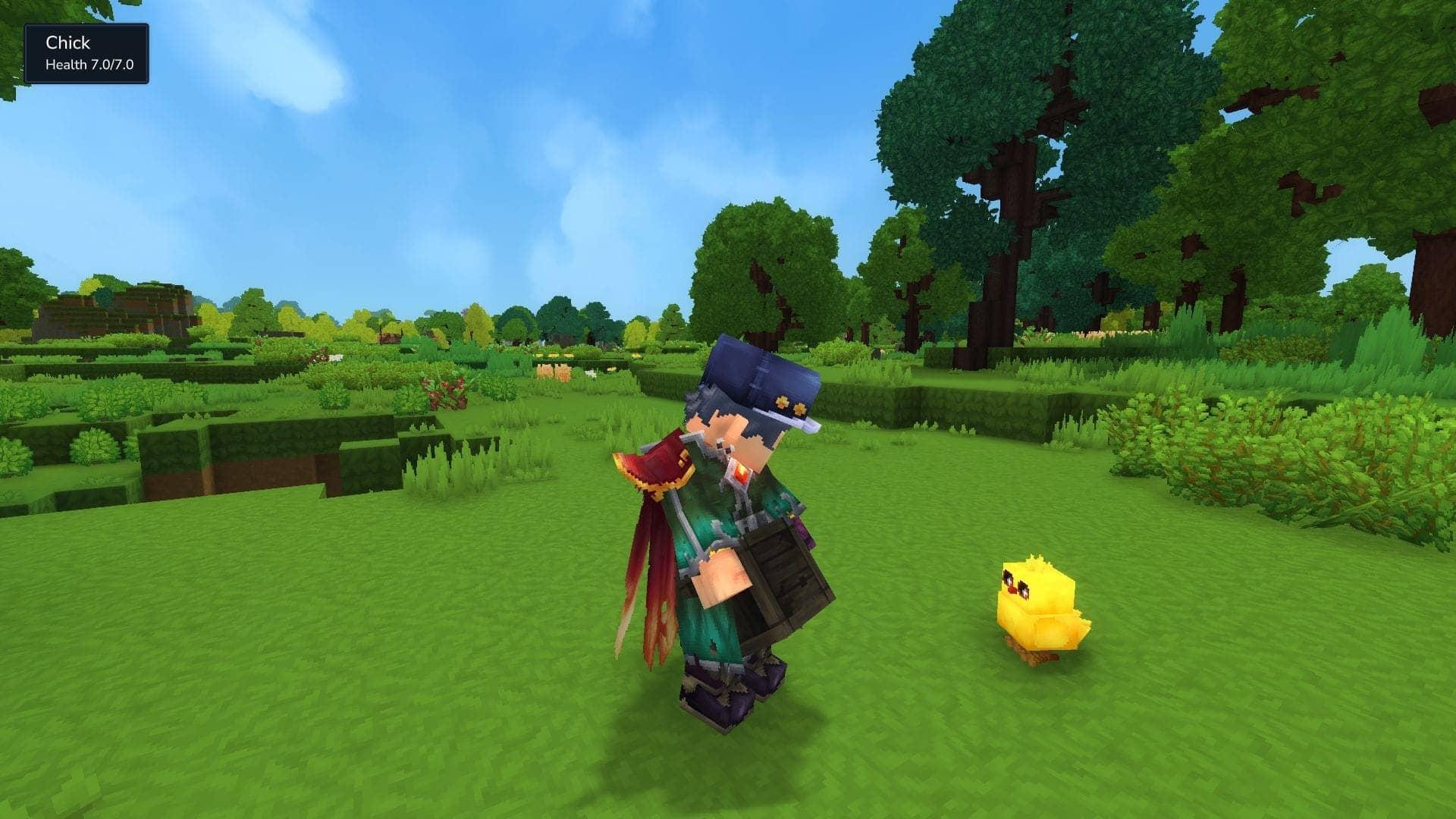Click the player's blue cap
Image resolution: width=1456 pixels, height=819 pixels.
[x=758, y=372]
